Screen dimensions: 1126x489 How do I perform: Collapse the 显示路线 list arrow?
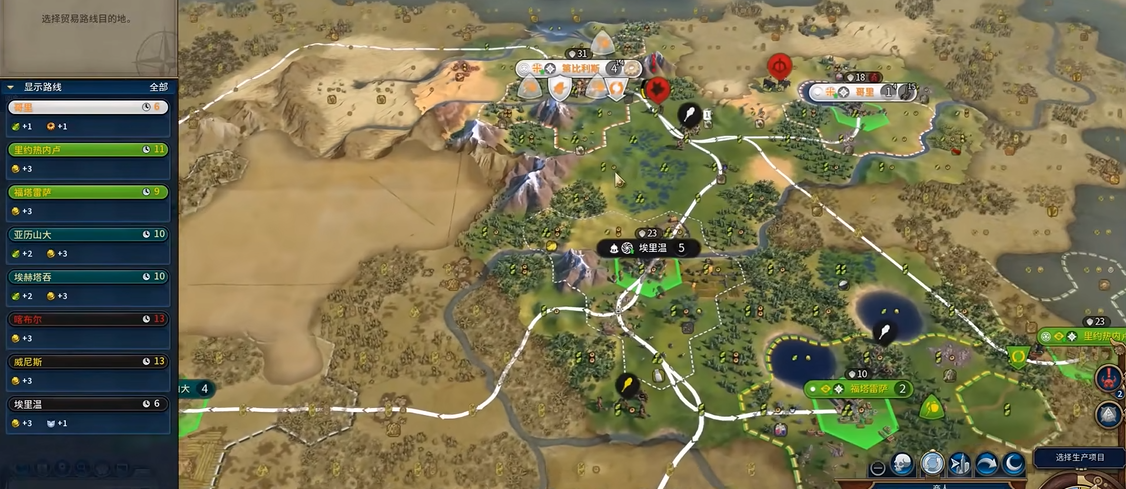(x=10, y=87)
